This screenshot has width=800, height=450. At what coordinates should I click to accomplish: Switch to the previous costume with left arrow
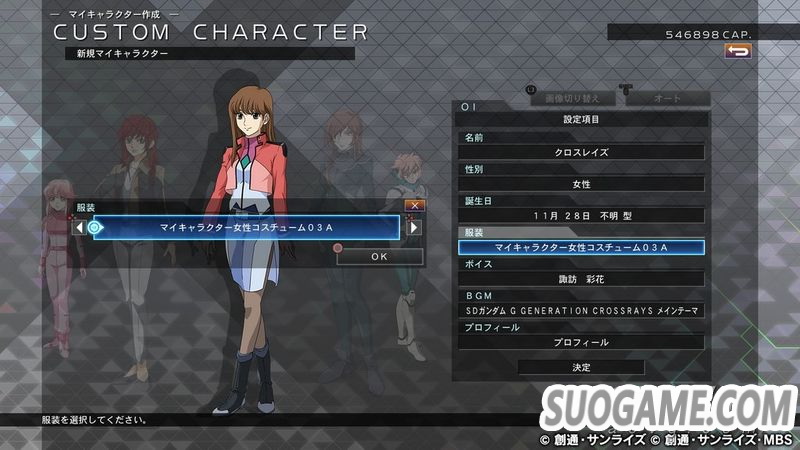78,228
